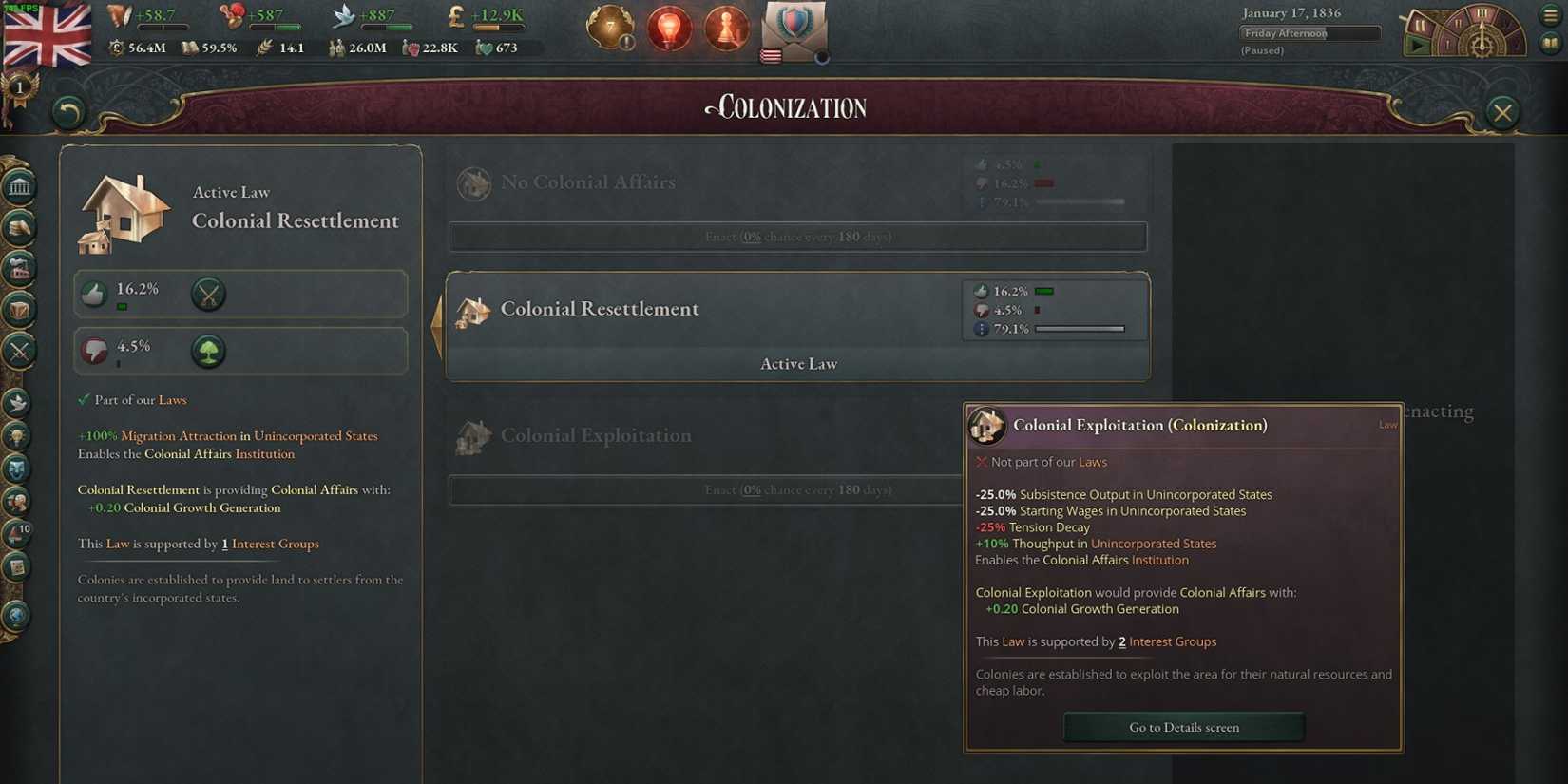The width and height of the screenshot is (1568, 784).
Task: Click the back arrow on the Colonization panel
Action: pos(66,112)
